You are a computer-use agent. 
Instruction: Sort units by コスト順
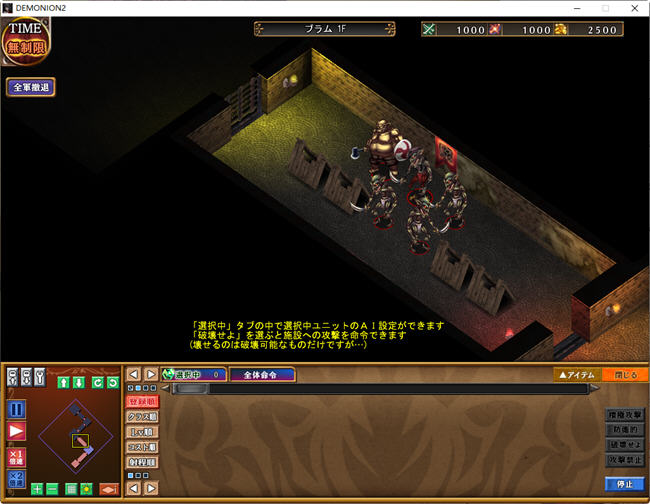coord(141,447)
